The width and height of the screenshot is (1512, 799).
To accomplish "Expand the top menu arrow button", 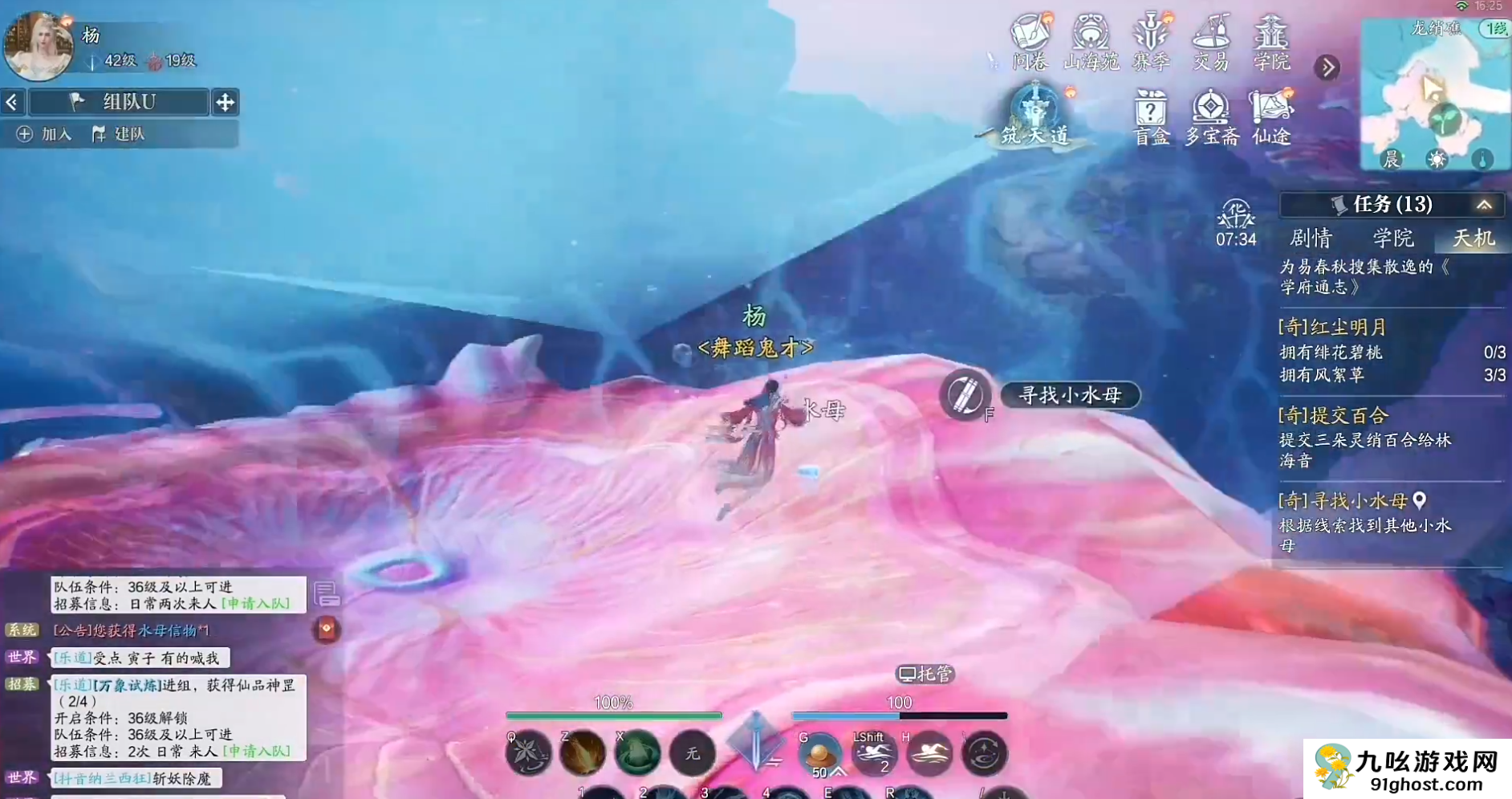I will coord(1327,67).
